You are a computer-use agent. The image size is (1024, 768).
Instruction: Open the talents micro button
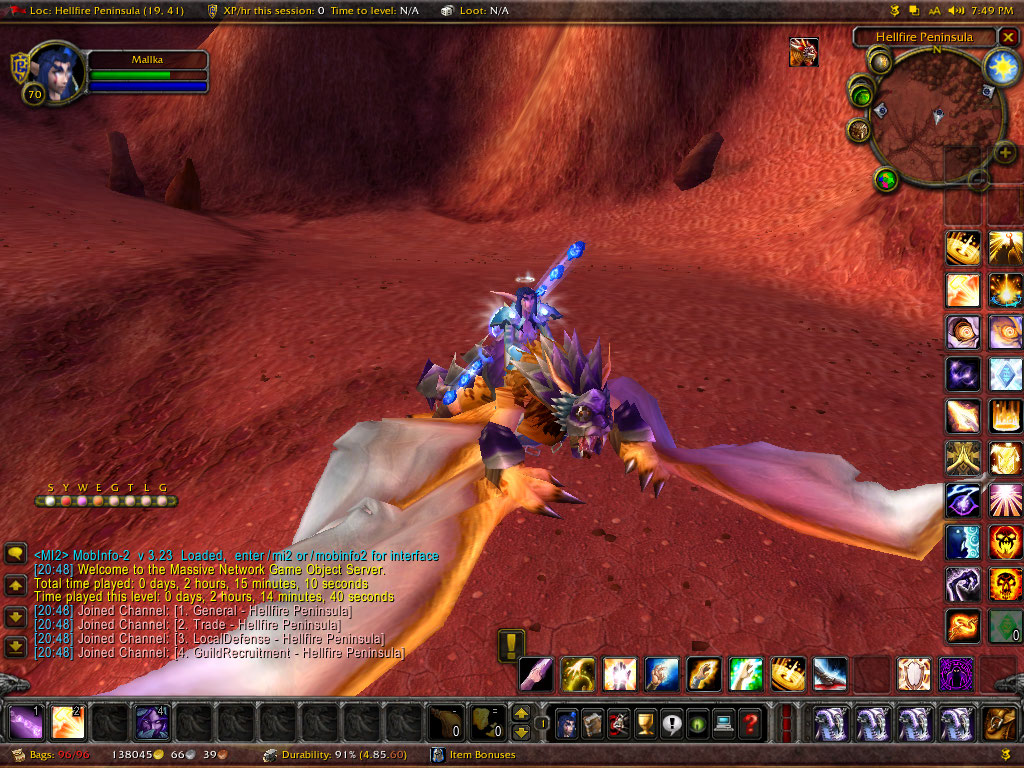tap(618, 722)
